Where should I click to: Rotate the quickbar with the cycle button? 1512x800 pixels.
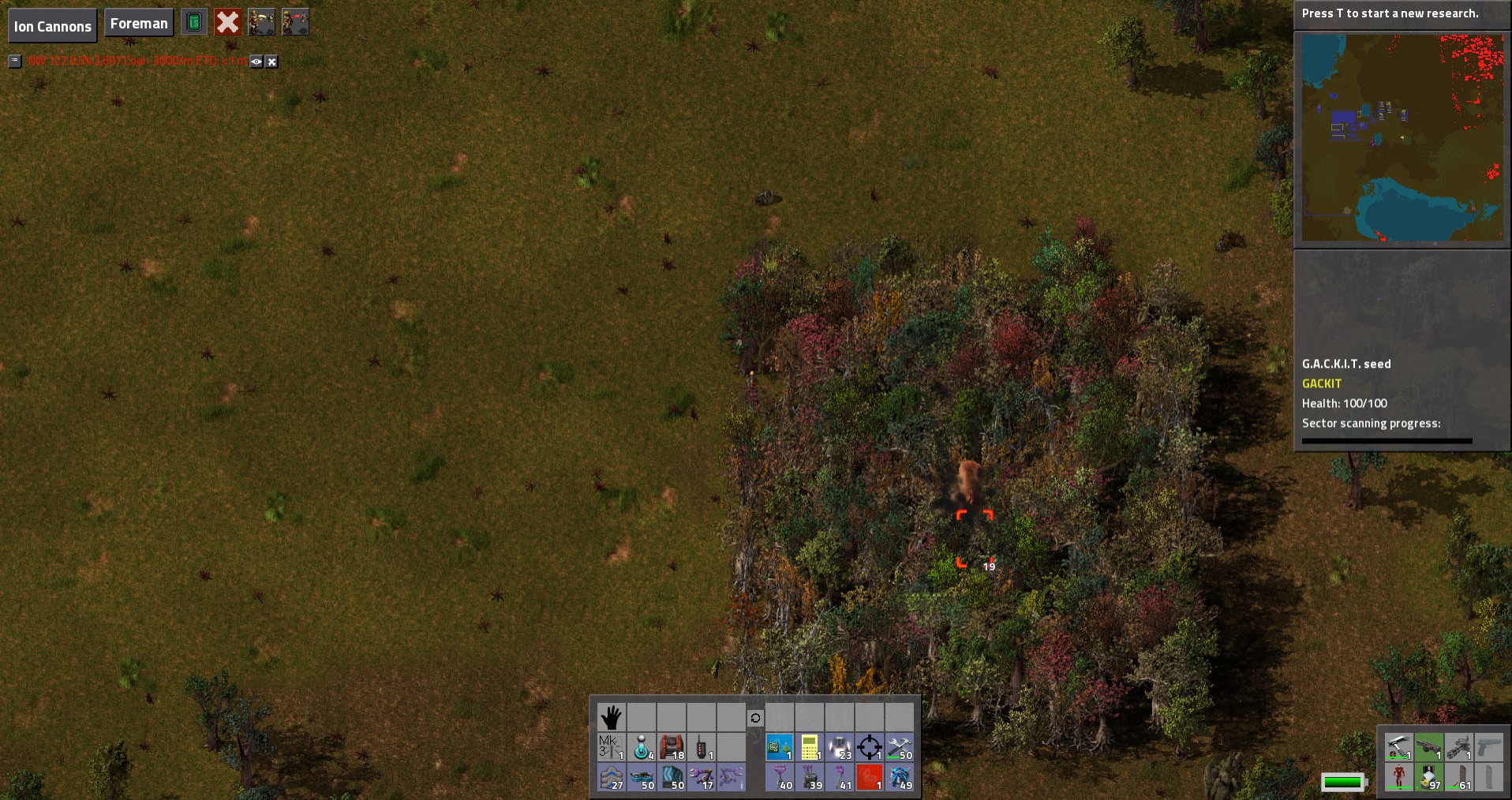(755, 718)
